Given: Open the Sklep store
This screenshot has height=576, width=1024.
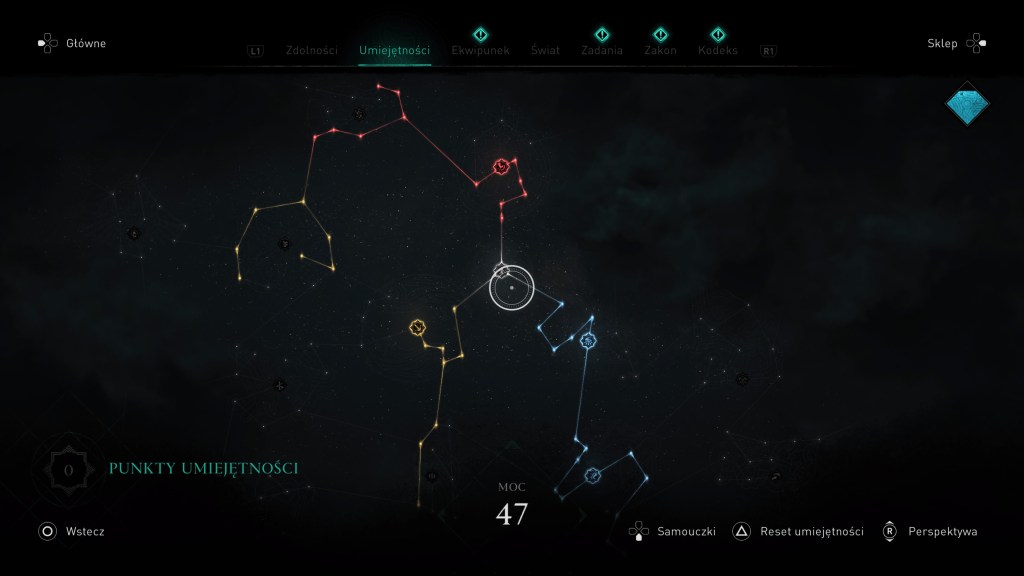Looking at the screenshot, I should click(957, 44).
